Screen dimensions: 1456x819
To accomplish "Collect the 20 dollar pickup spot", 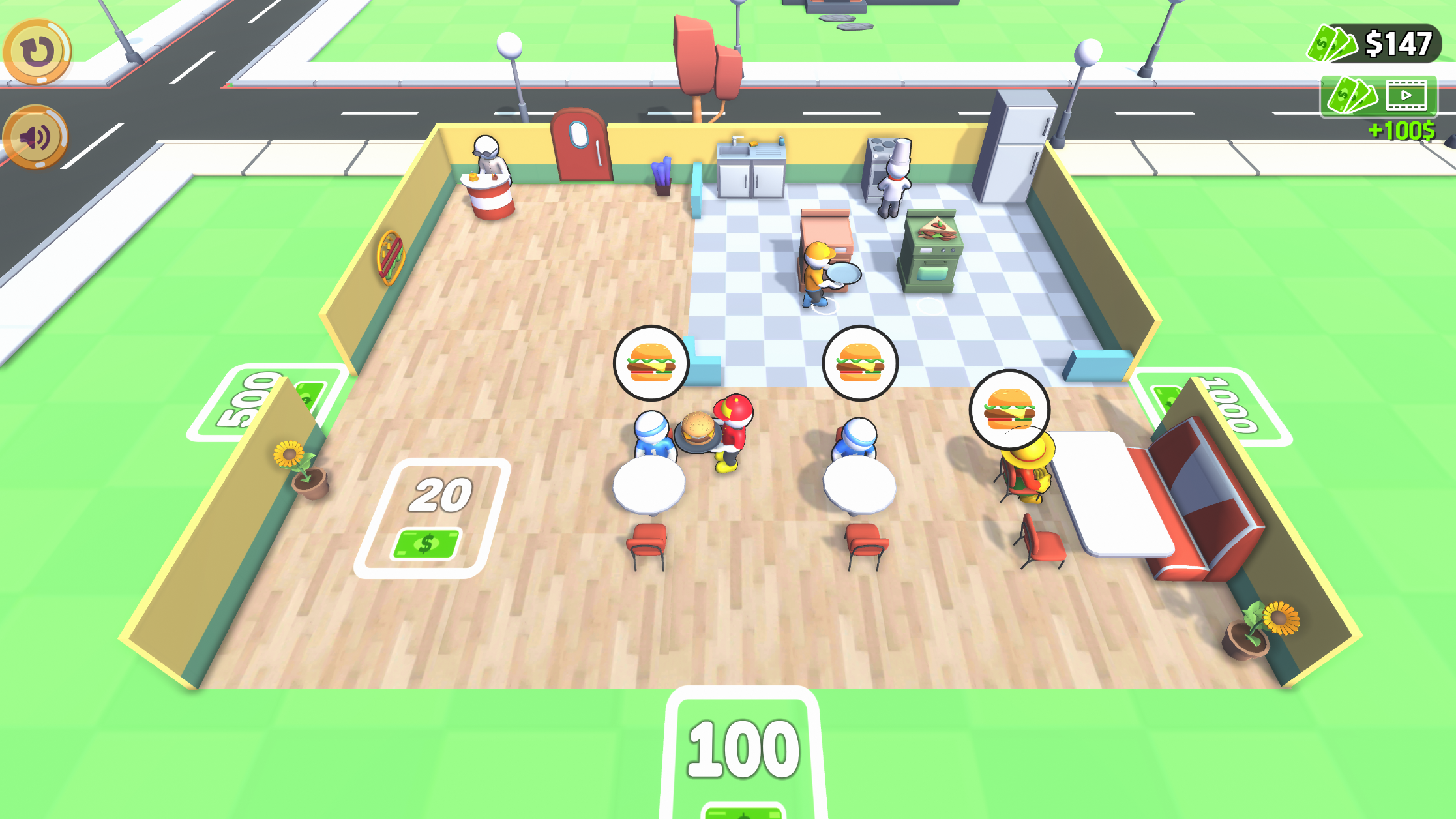I will click(436, 515).
